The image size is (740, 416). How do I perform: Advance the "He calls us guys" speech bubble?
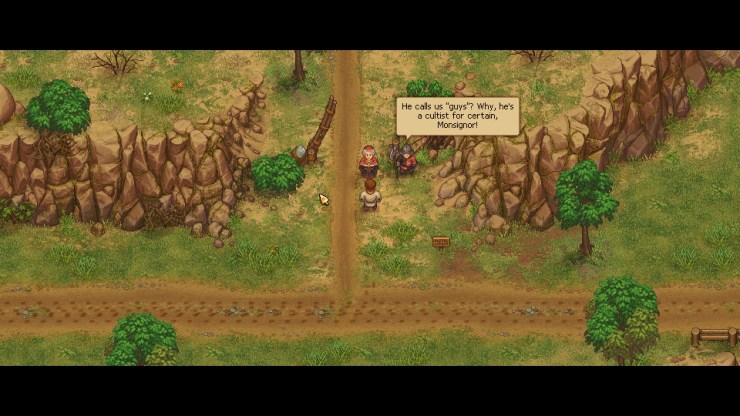(x=458, y=115)
